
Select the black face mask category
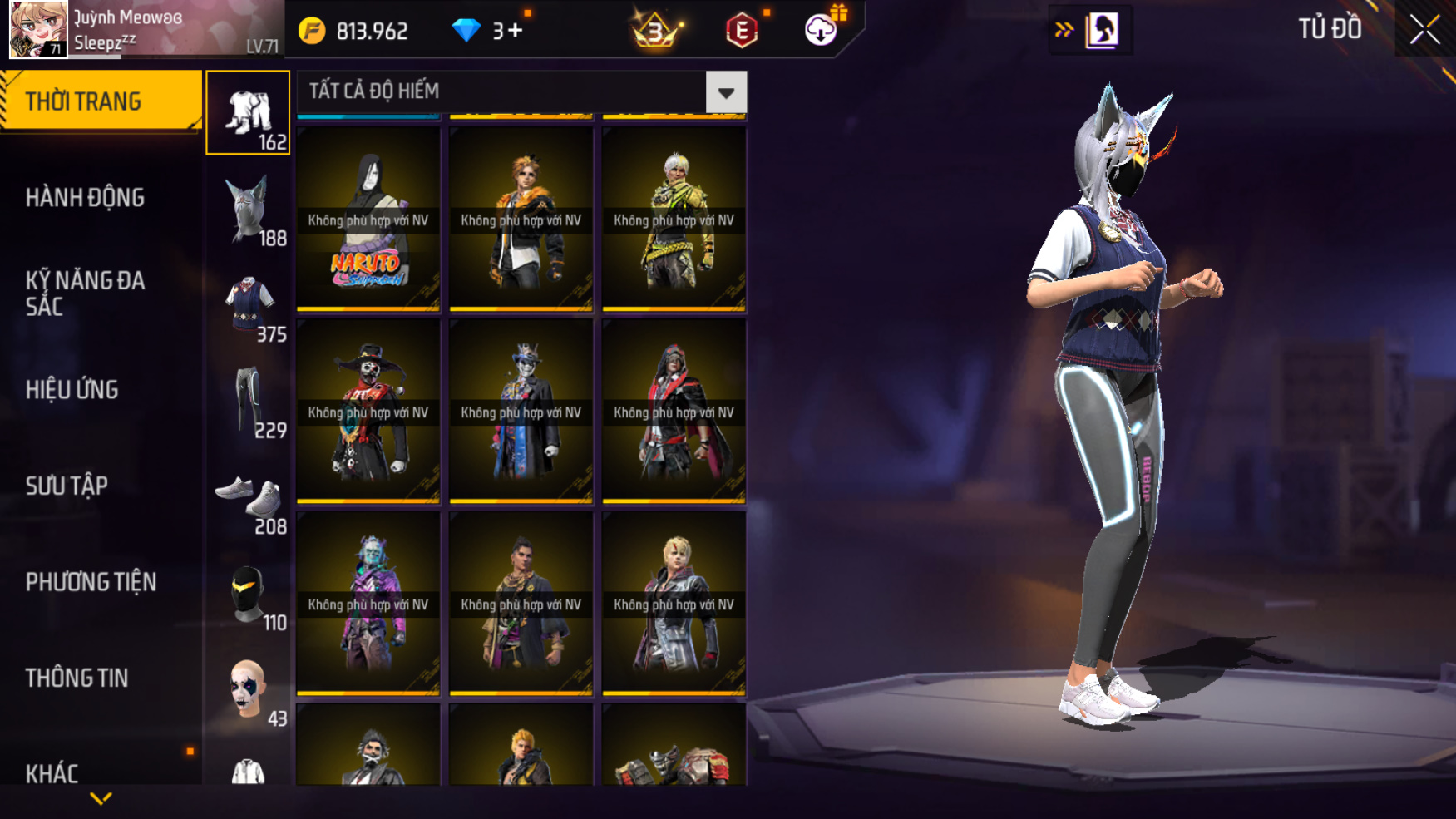pos(248,594)
